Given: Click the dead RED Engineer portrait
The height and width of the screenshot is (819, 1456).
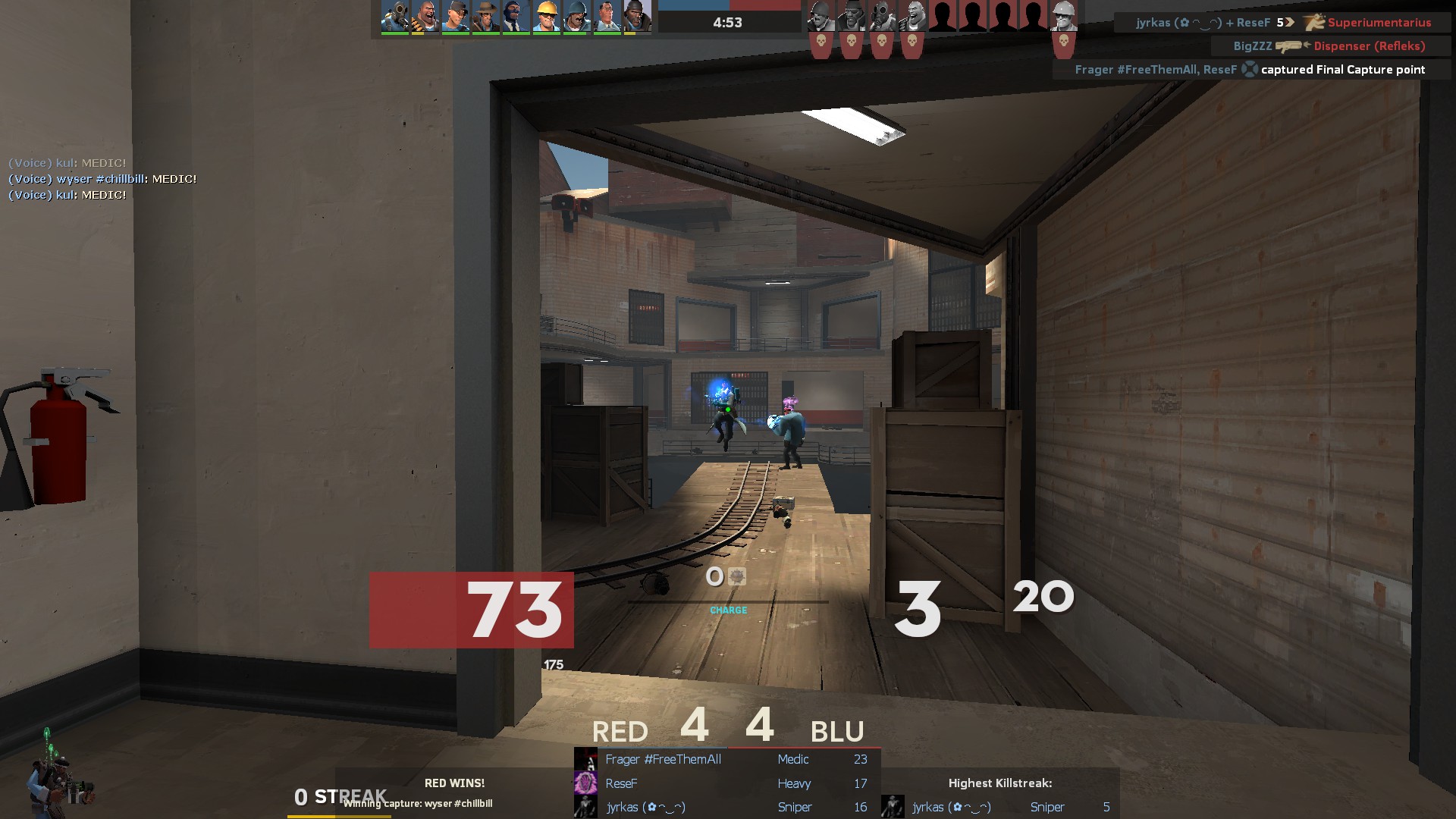Looking at the screenshot, I should coord(1063,16).
